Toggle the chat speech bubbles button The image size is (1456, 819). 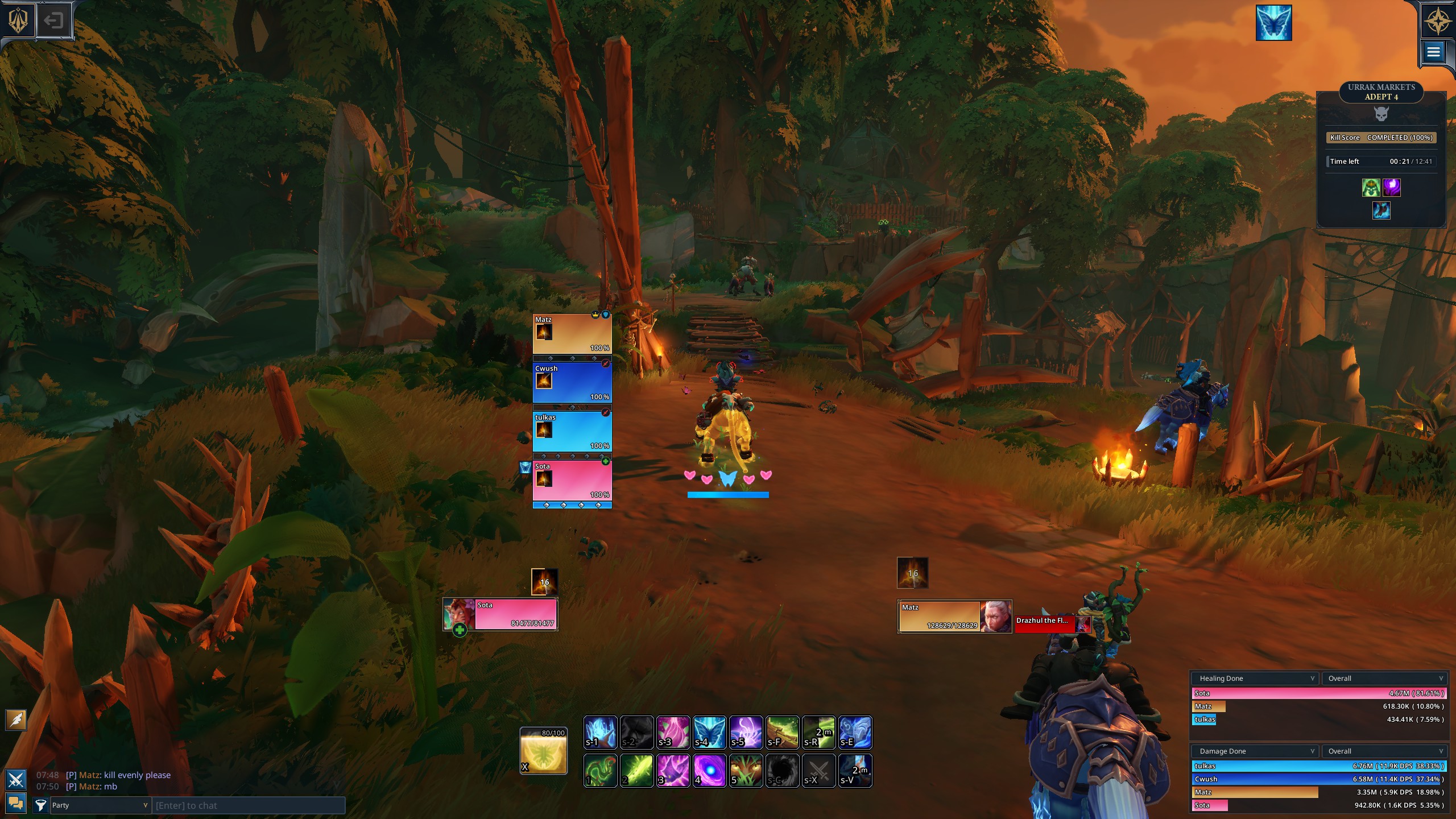(x=15, y=803)
